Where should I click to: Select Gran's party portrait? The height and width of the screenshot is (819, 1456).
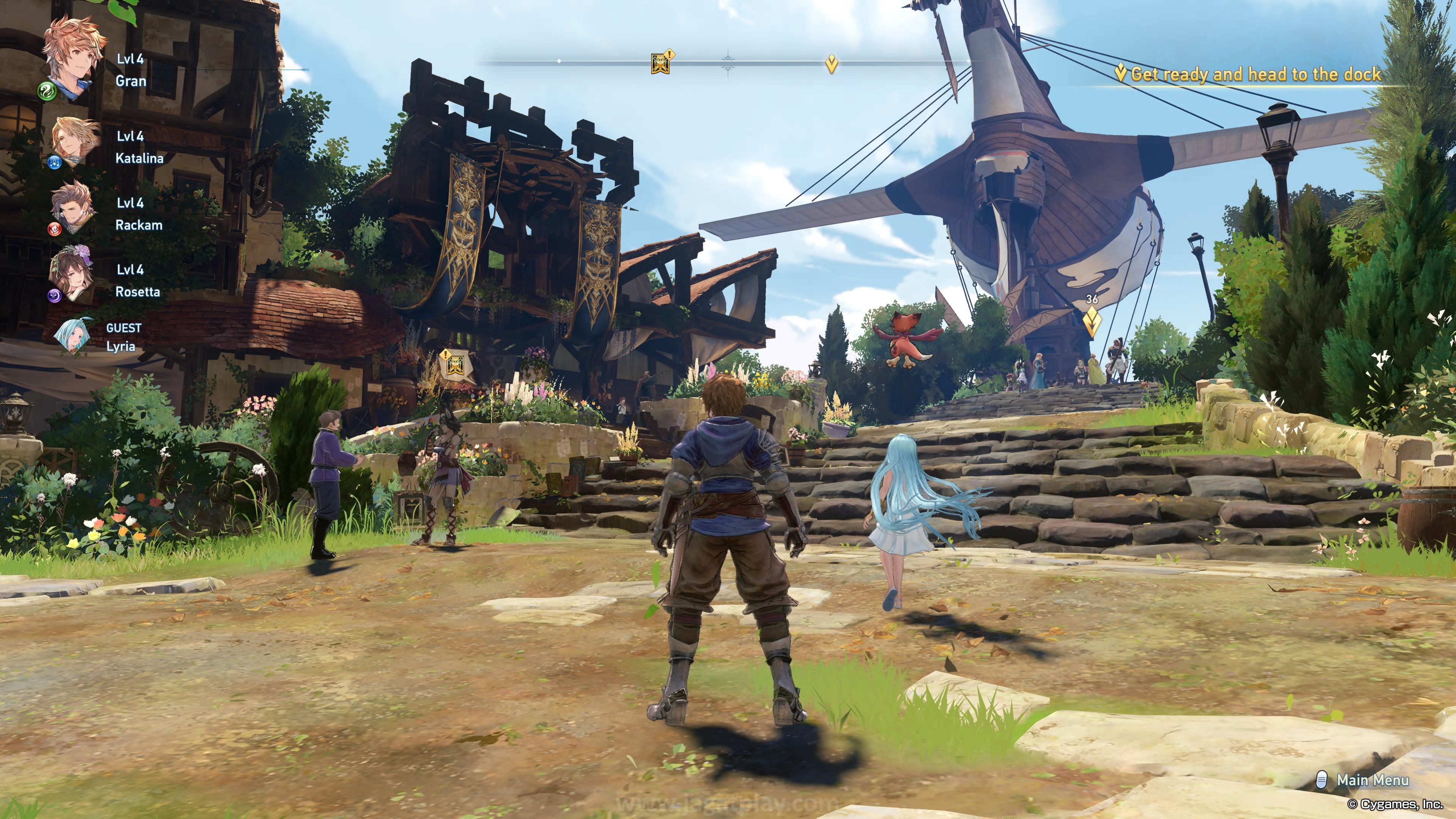coord(74,58)
